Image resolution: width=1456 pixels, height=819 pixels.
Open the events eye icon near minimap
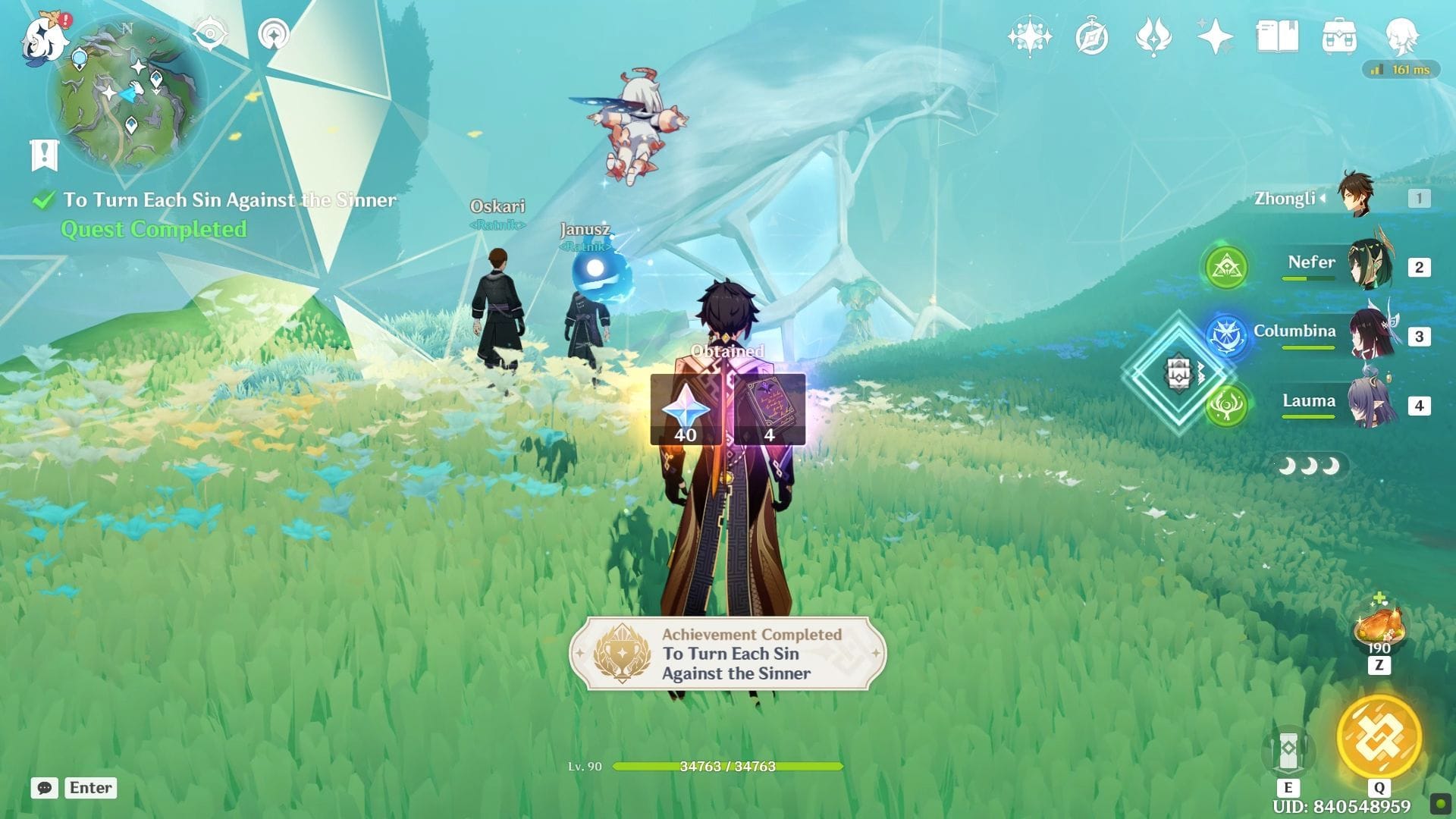pyautogui.click(x=210, y=34)
